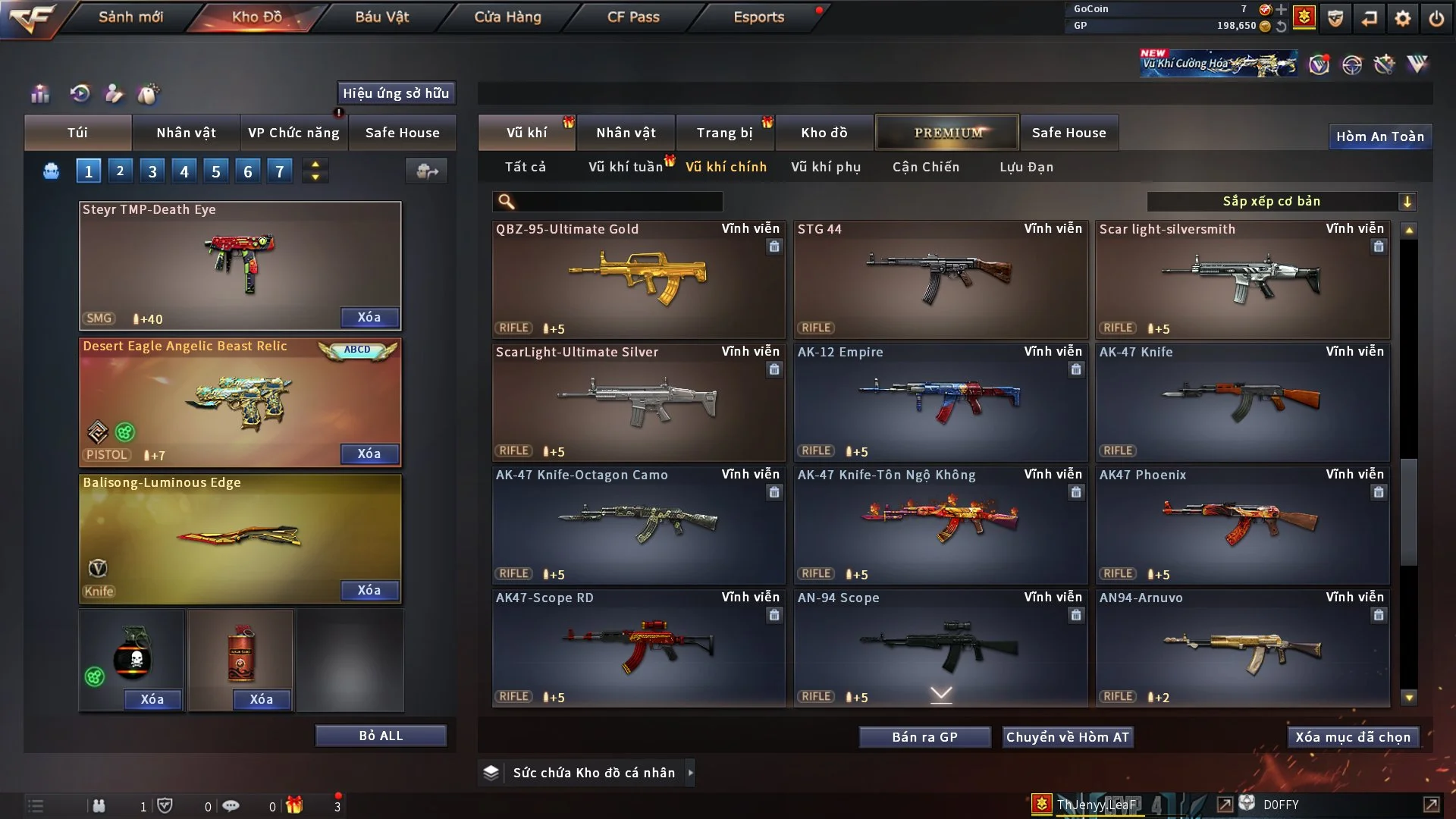The height and width of the screenshot is (819, 1456).
Task: Switch to the Nhân vật inventory tab
Action: point(625,133)
